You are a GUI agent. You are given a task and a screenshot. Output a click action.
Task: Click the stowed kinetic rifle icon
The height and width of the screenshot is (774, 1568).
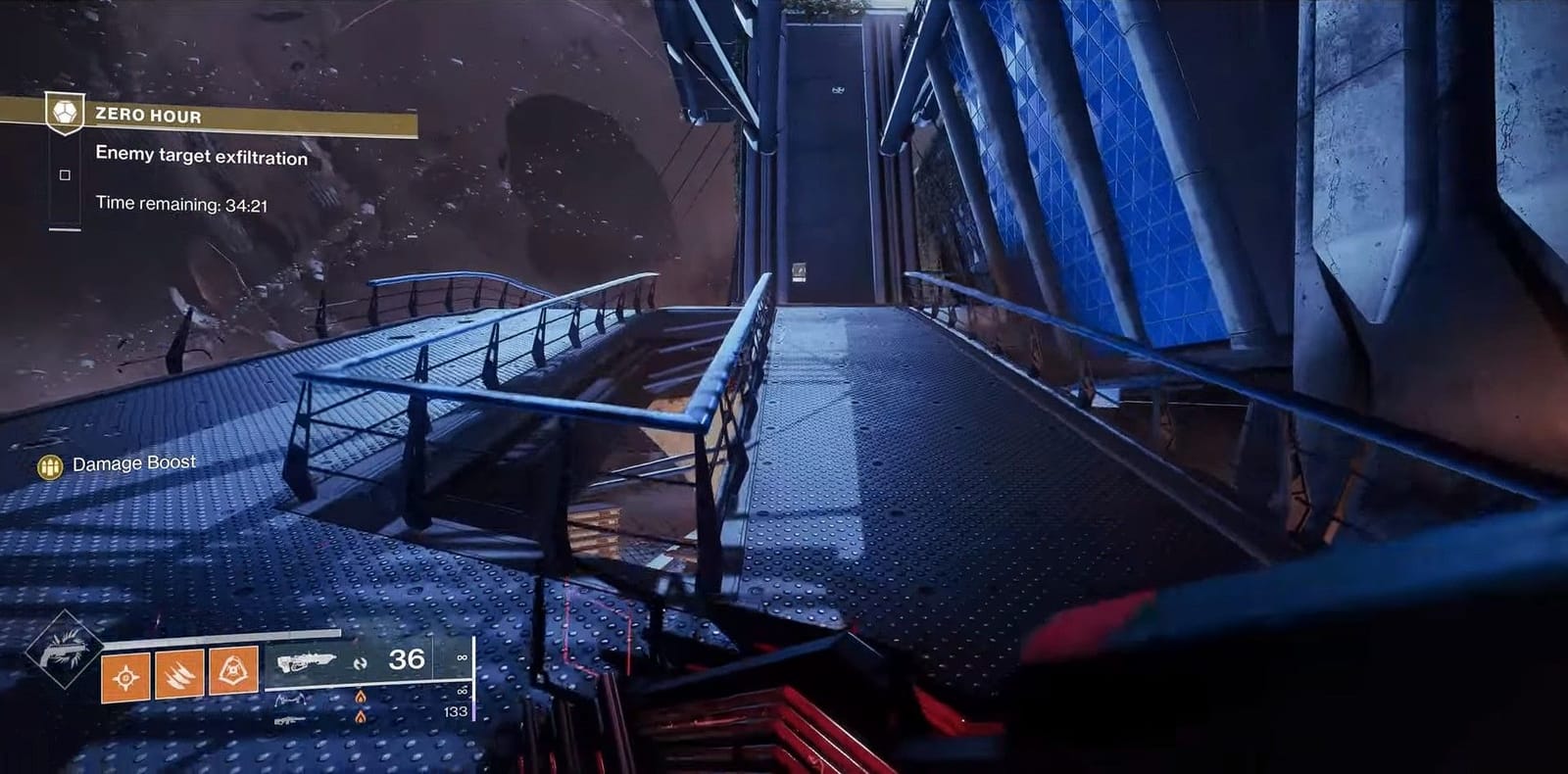pyautogui.click(x=291, y=723)
